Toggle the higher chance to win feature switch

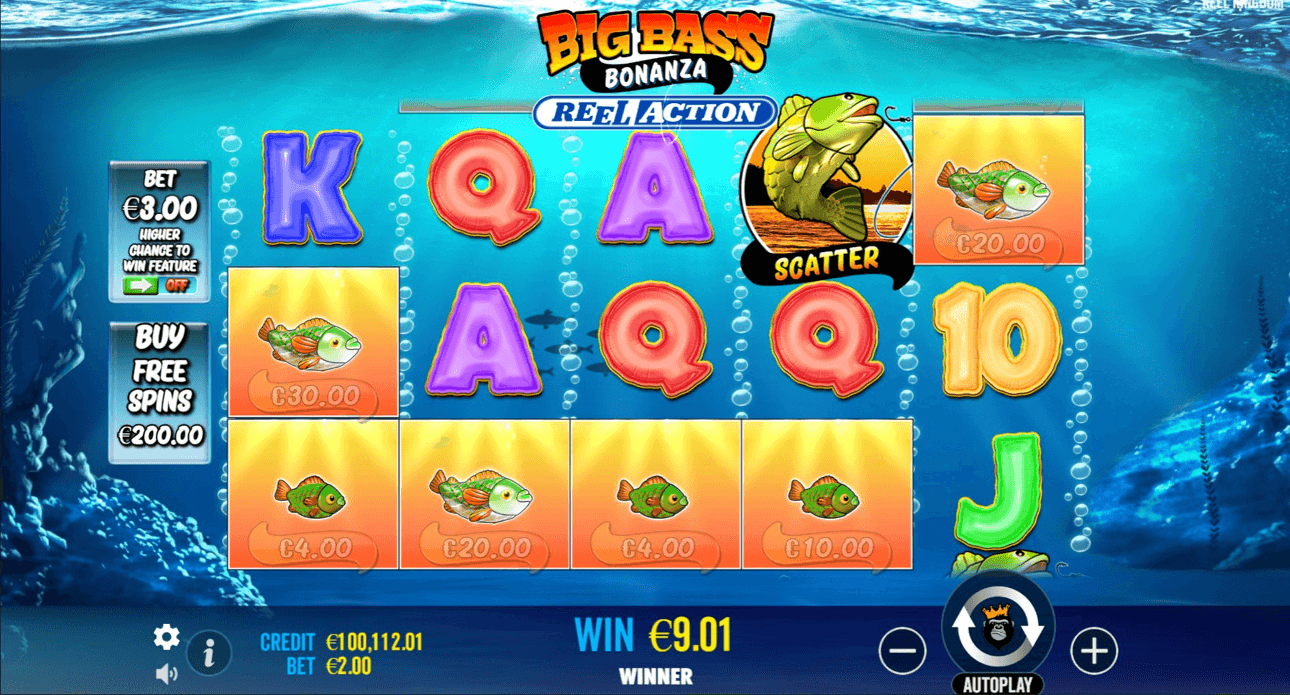159,285
